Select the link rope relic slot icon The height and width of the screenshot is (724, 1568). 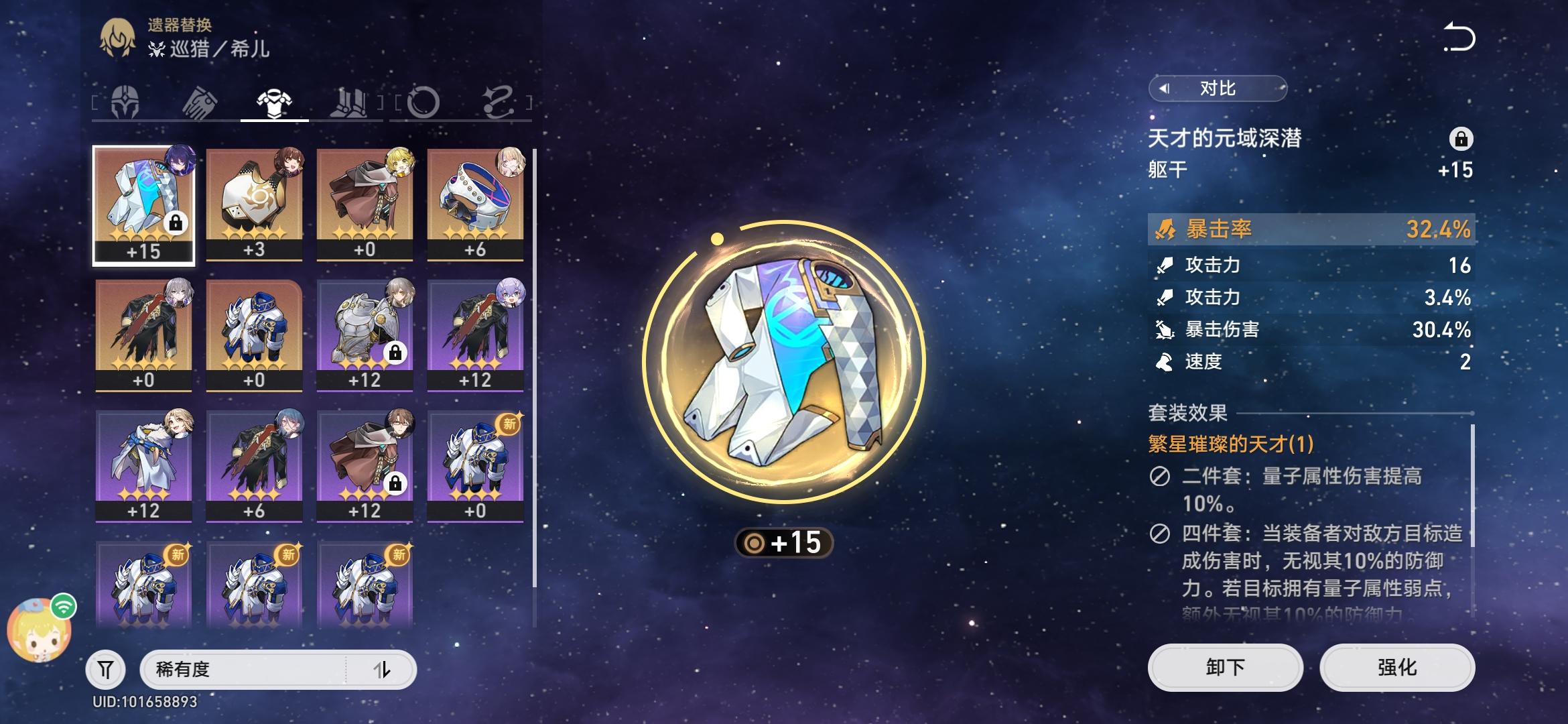499,101
